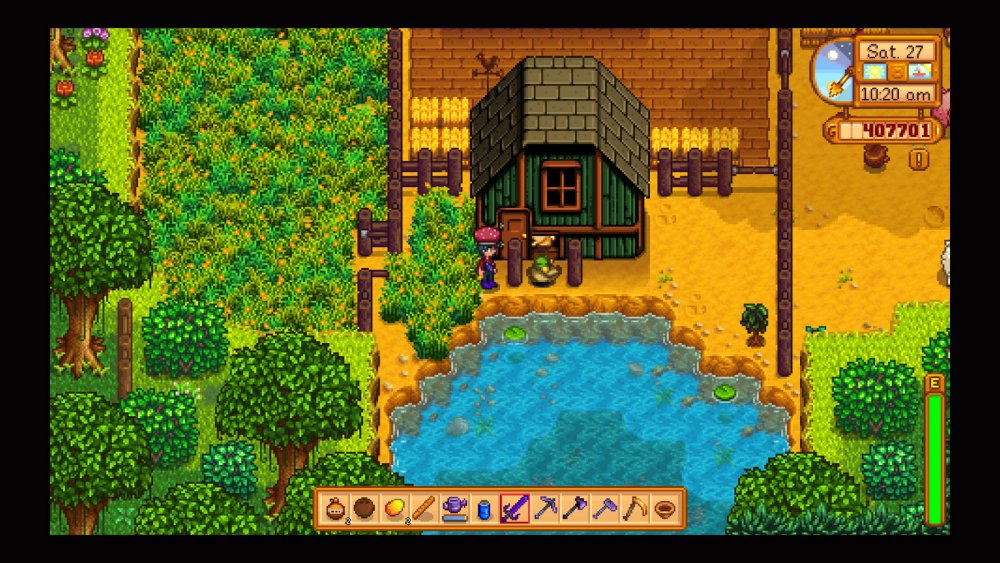Equip the axe from the toolbar
This screenshot has width=1000, height=563.
pos(575,509)
